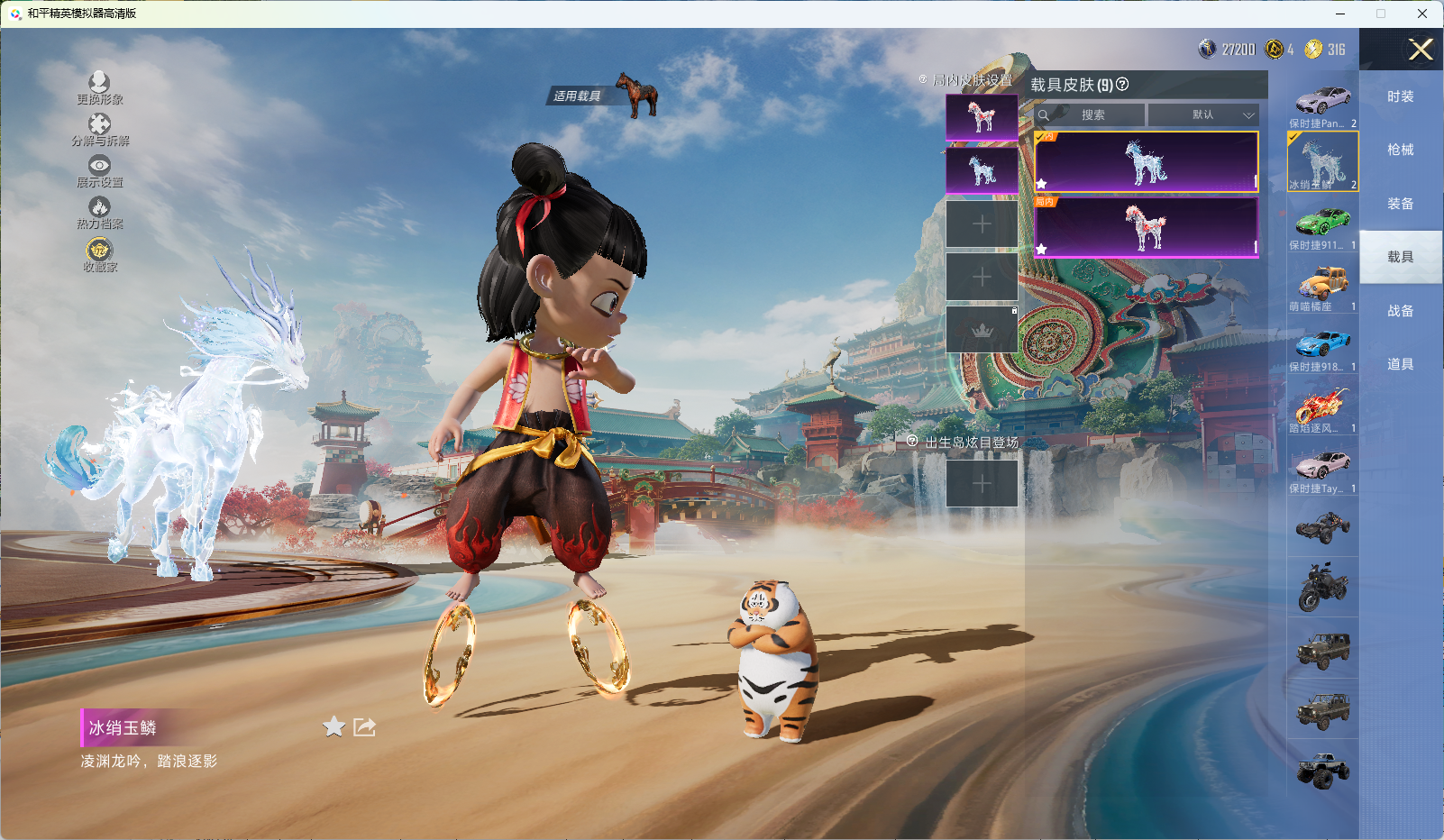The width and height of the screenshot is (1444, 840).
Task: Favorite the skin with the star icon
Action: click(x=334, y=726)
